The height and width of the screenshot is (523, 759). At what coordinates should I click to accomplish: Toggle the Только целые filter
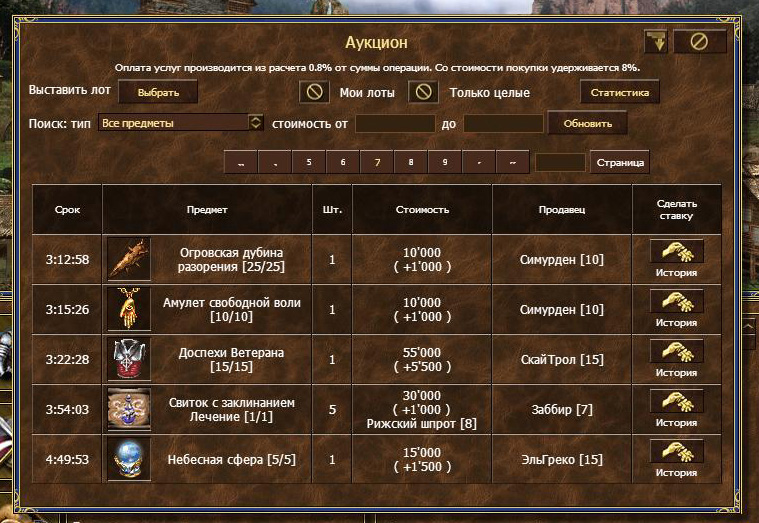(422, 92)
